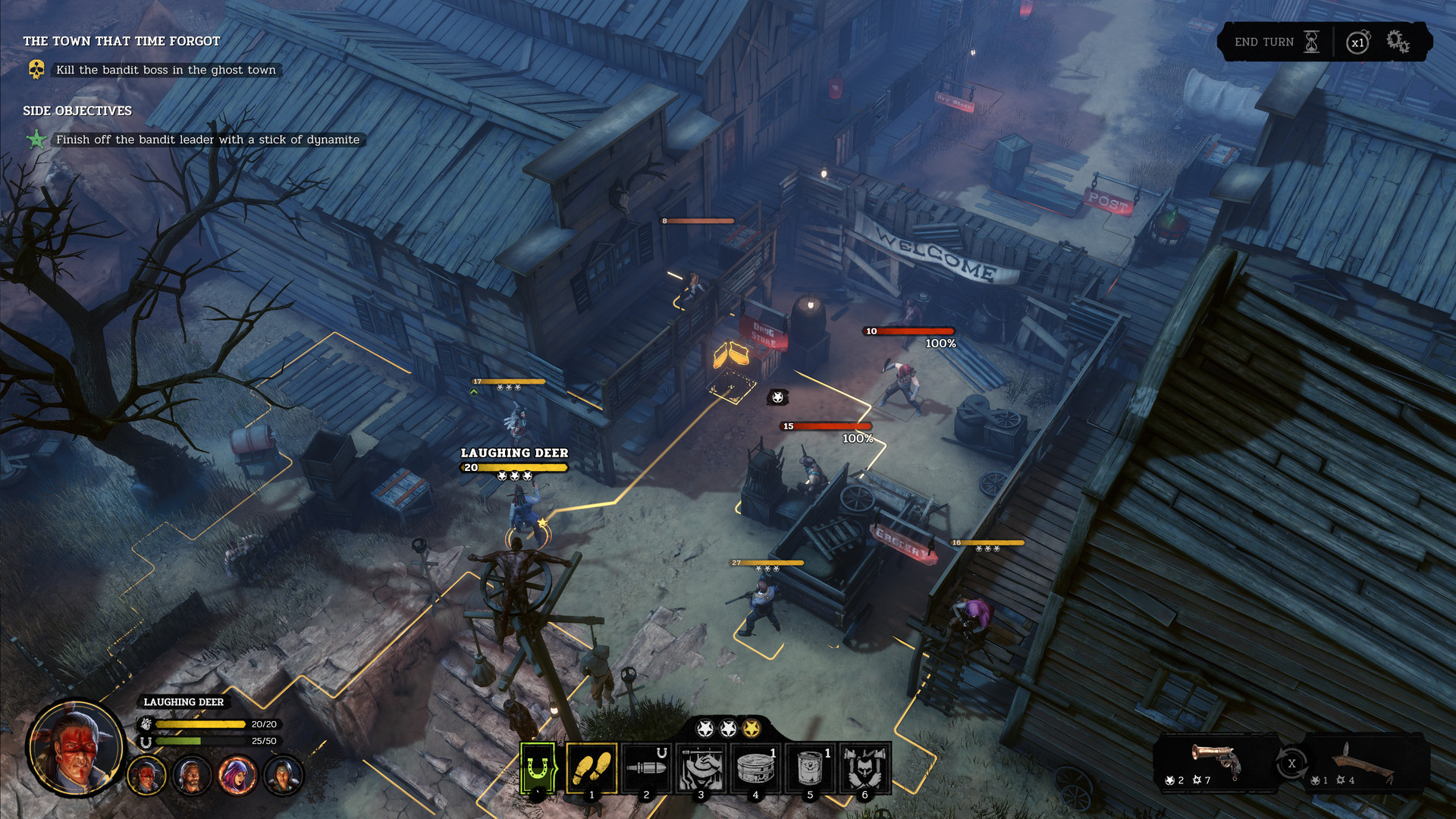
Task: Switch to the flare pistol weapon
Action: pos(1214,758)
